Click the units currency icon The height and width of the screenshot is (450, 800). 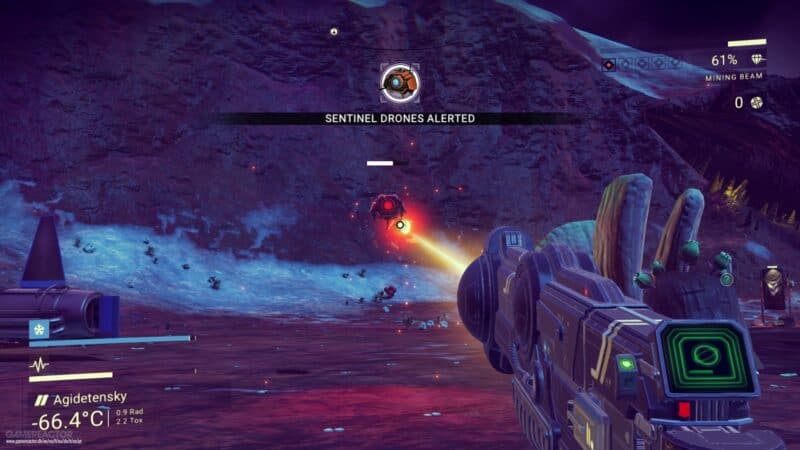click(x=758, y=102)
